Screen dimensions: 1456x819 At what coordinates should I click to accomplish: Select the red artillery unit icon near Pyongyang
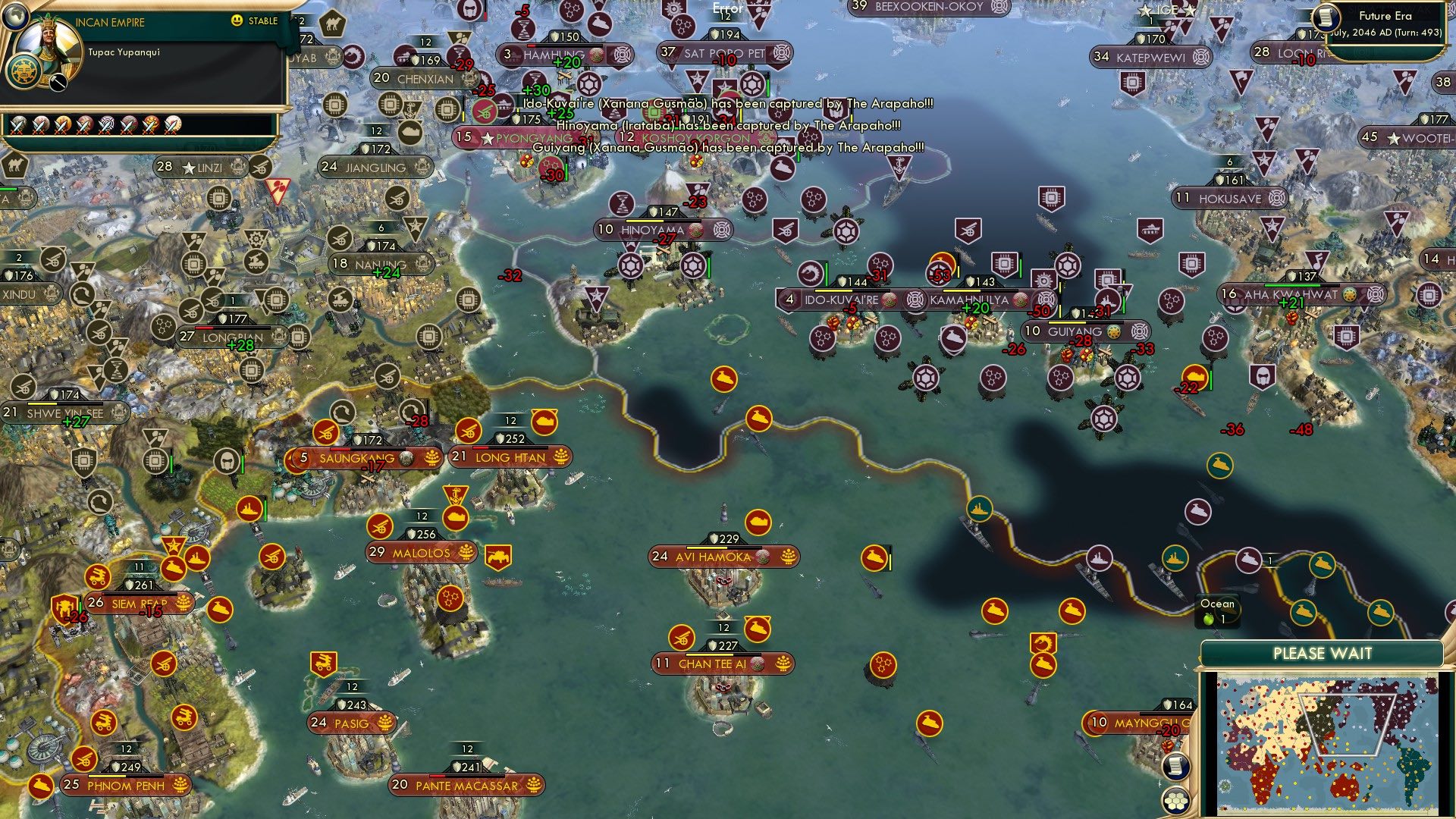click(x=483, y=111)
